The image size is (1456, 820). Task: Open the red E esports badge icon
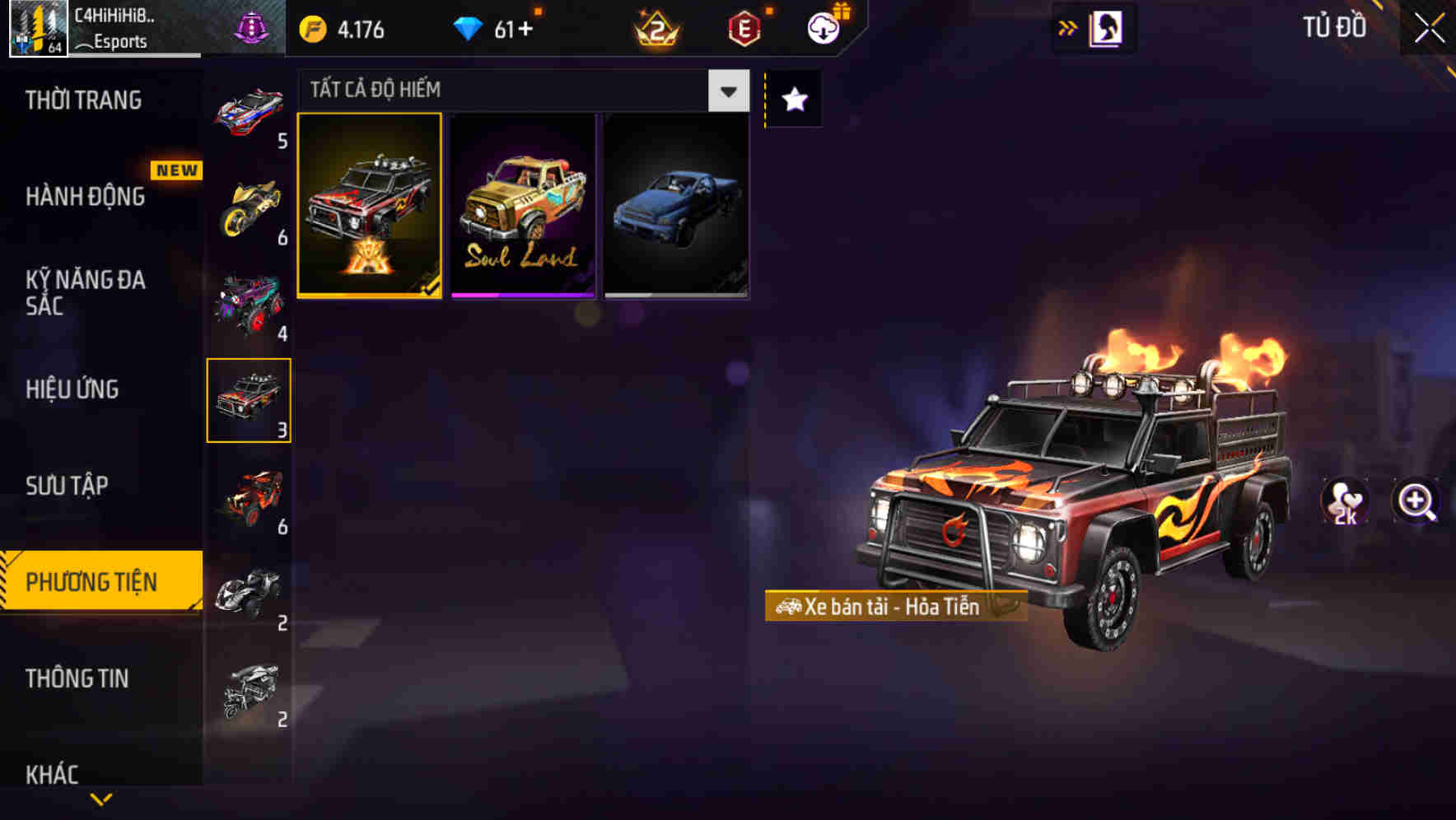[741, 27]
